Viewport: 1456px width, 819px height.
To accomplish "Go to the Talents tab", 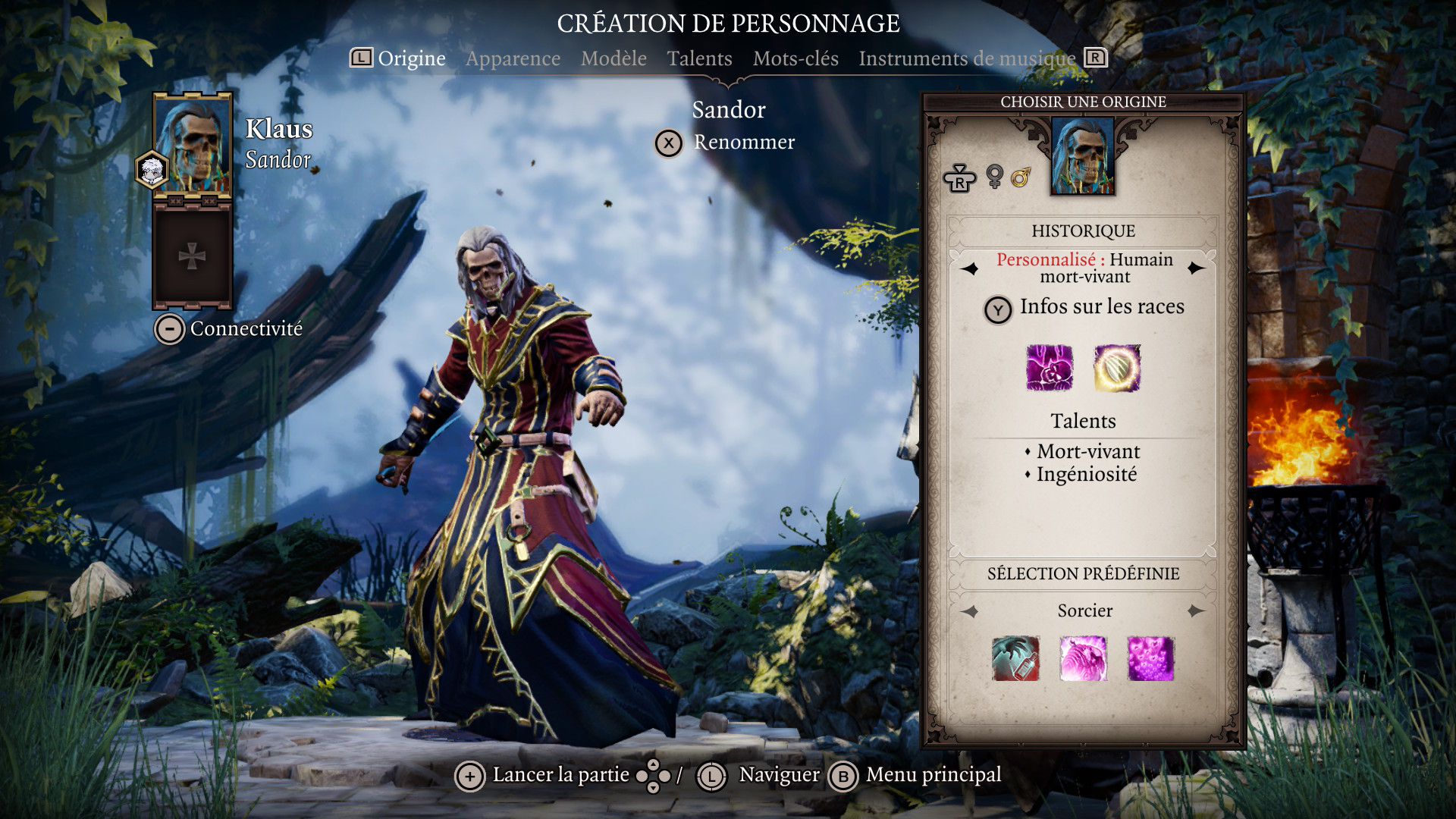I will [x=699, y=58].
